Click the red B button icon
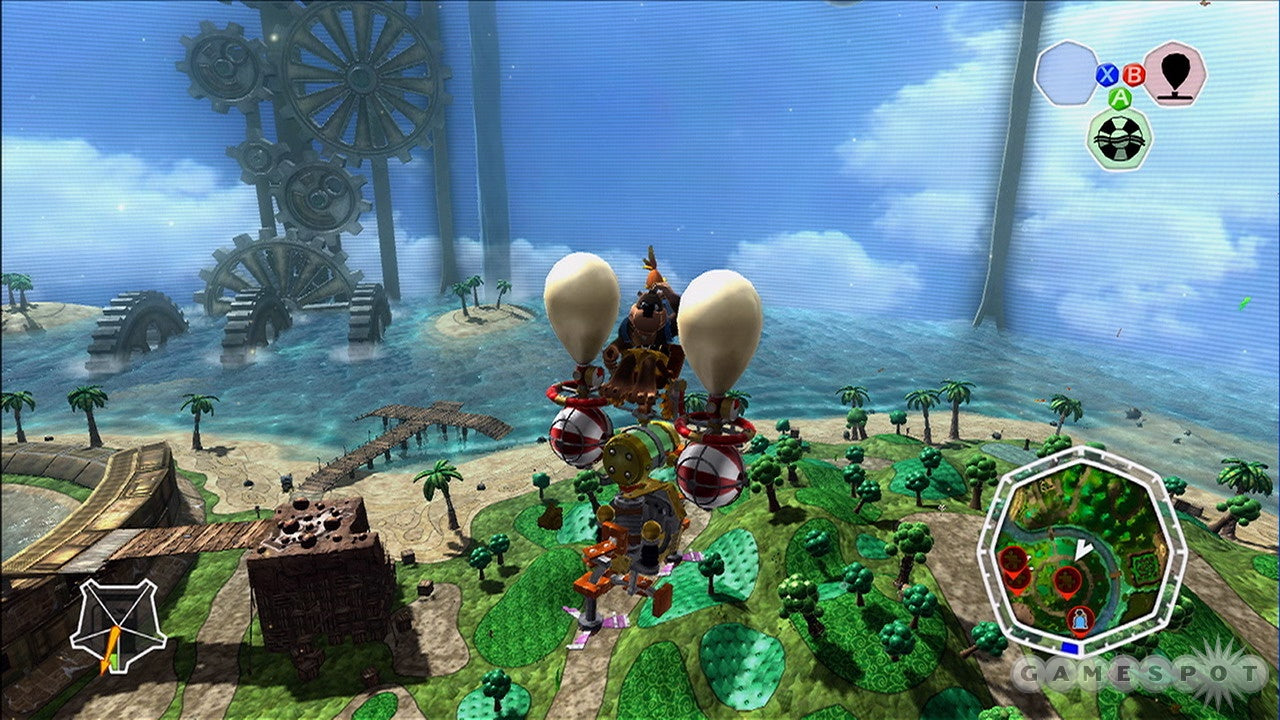Image resolution: width=1280 pixels, height=720 pixels. click(x=1134, y=75)
